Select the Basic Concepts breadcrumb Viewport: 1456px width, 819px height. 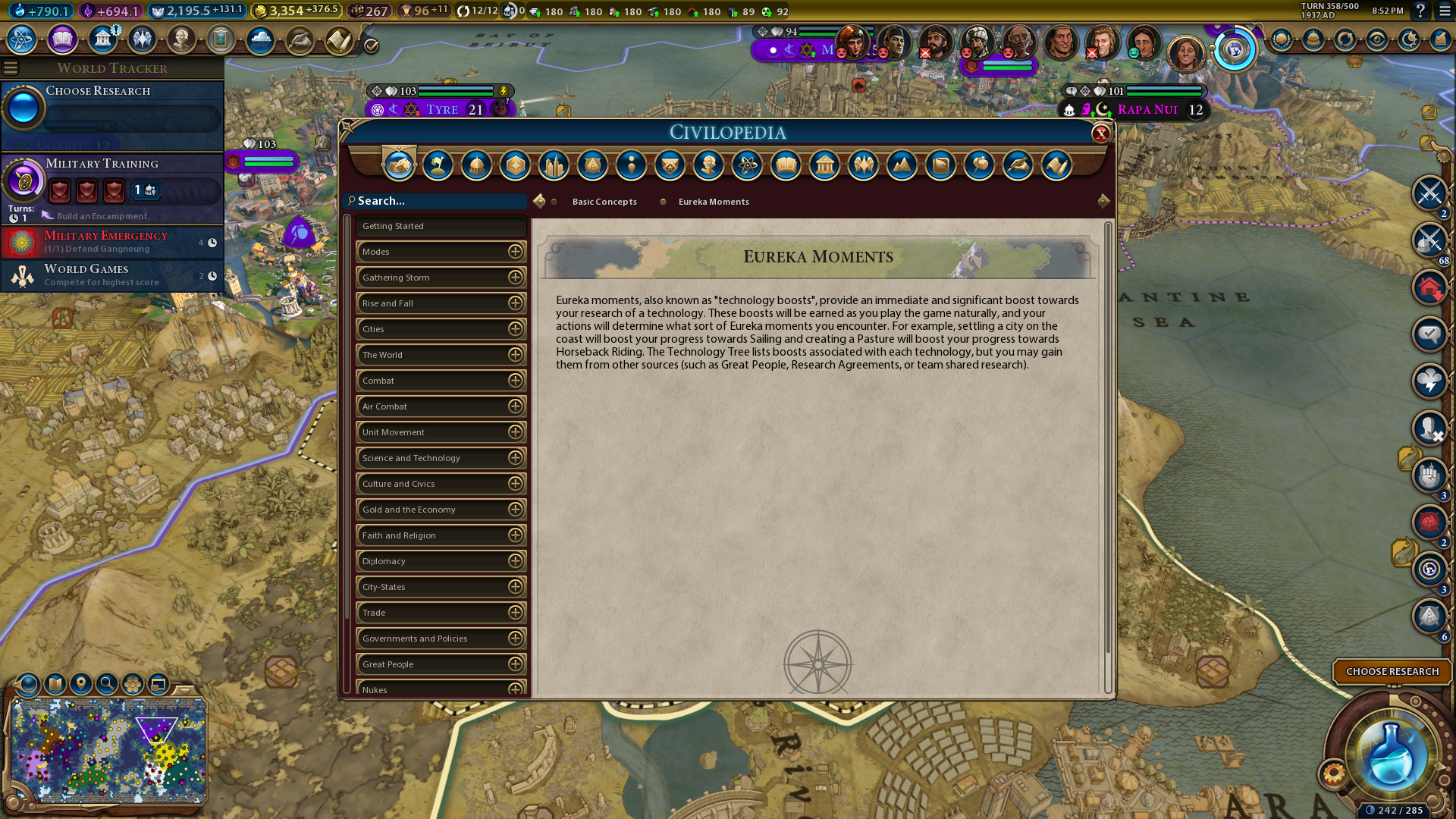tap(604, 202)
